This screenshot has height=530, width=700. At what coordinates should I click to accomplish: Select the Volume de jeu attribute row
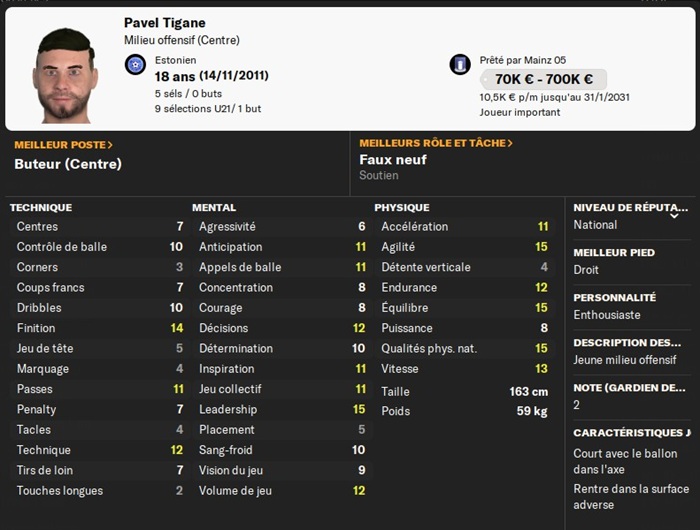282,491
